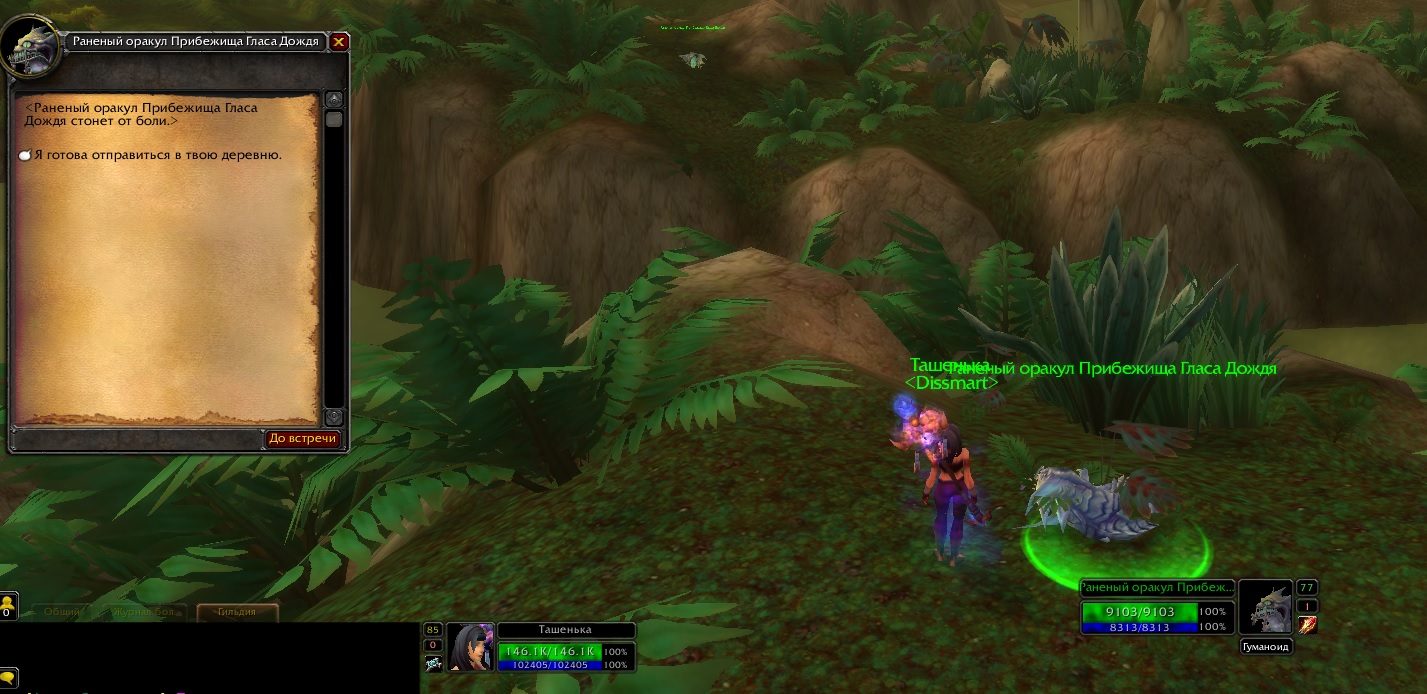Screen dimensions: 1427x694
Task: Select the "Гильдия" chat tab
Action: (236, 612)
